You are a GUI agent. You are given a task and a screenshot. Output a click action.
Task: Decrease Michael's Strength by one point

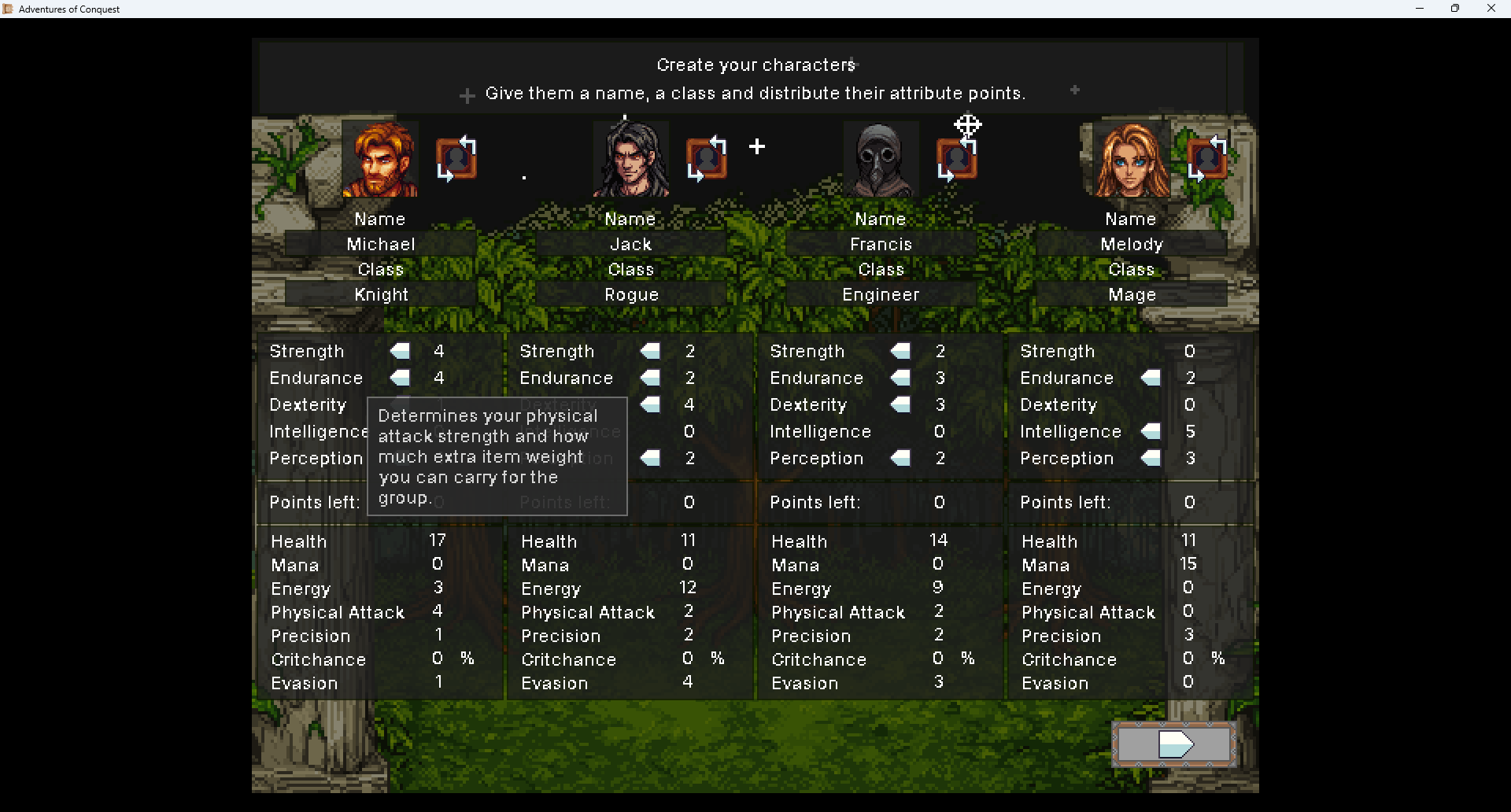[x=400, y=351]
